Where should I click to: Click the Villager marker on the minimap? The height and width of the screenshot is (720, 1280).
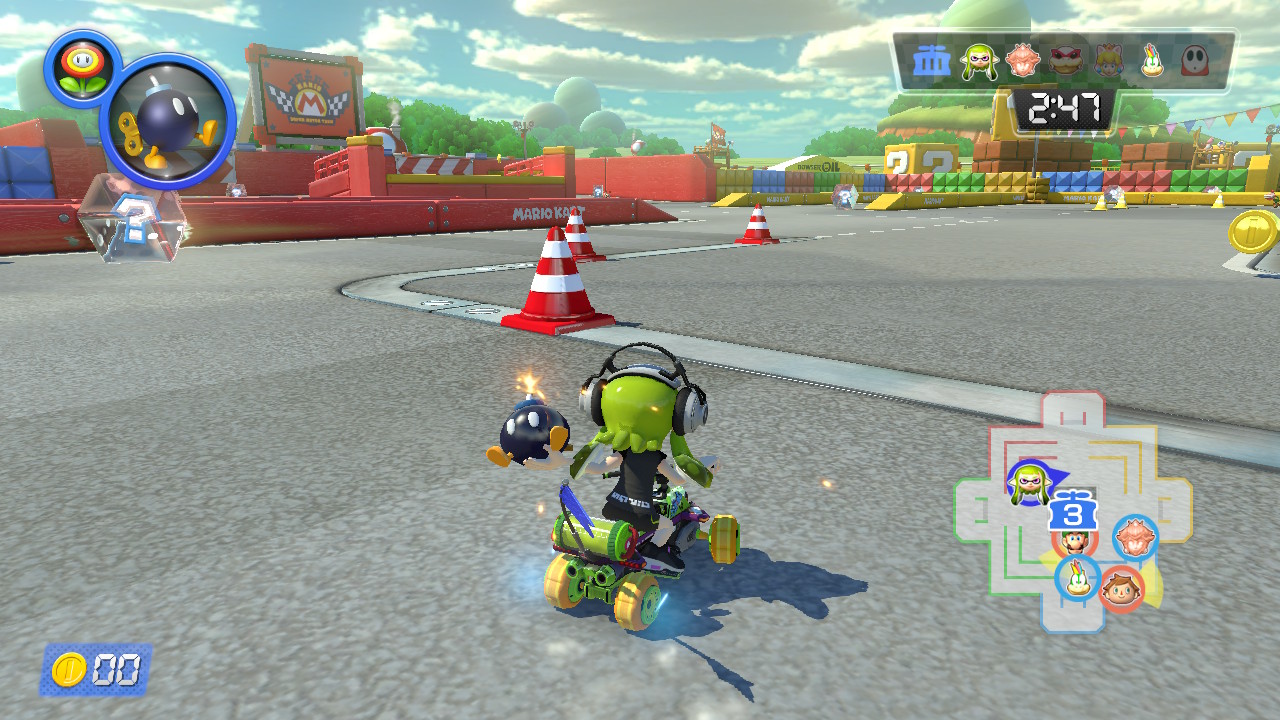coord(1123,588)
